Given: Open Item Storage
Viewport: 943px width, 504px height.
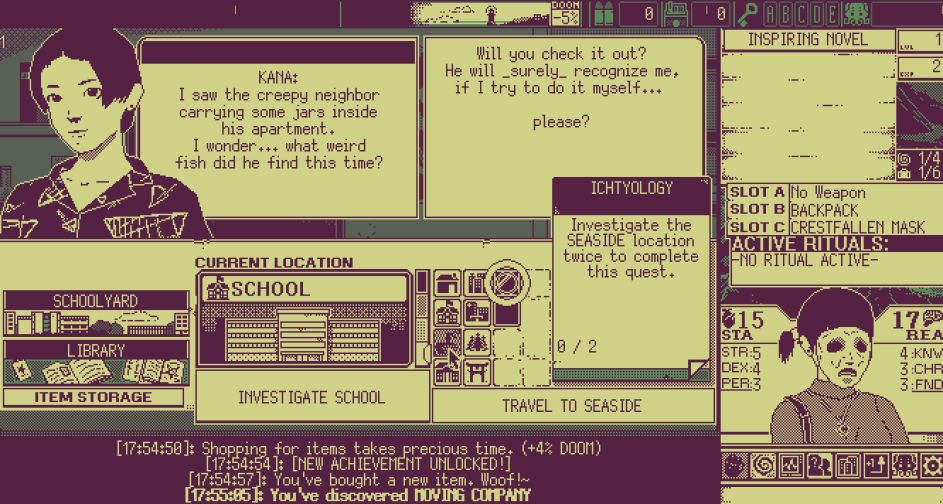Looking at the screenshot, I should [95, 397].
